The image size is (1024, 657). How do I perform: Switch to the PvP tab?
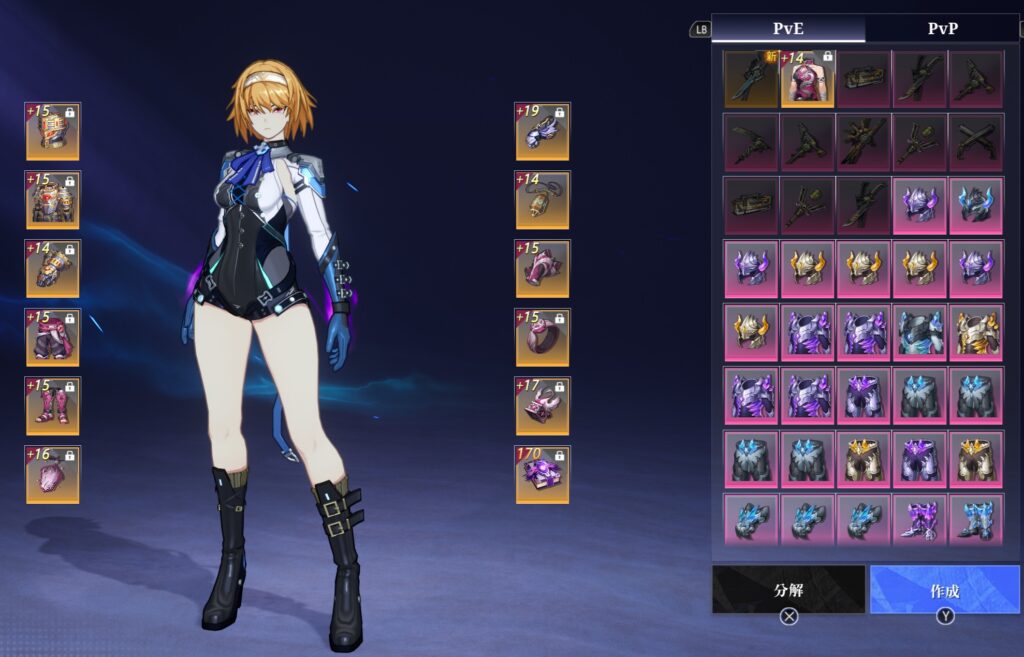[x=942, y=28]
